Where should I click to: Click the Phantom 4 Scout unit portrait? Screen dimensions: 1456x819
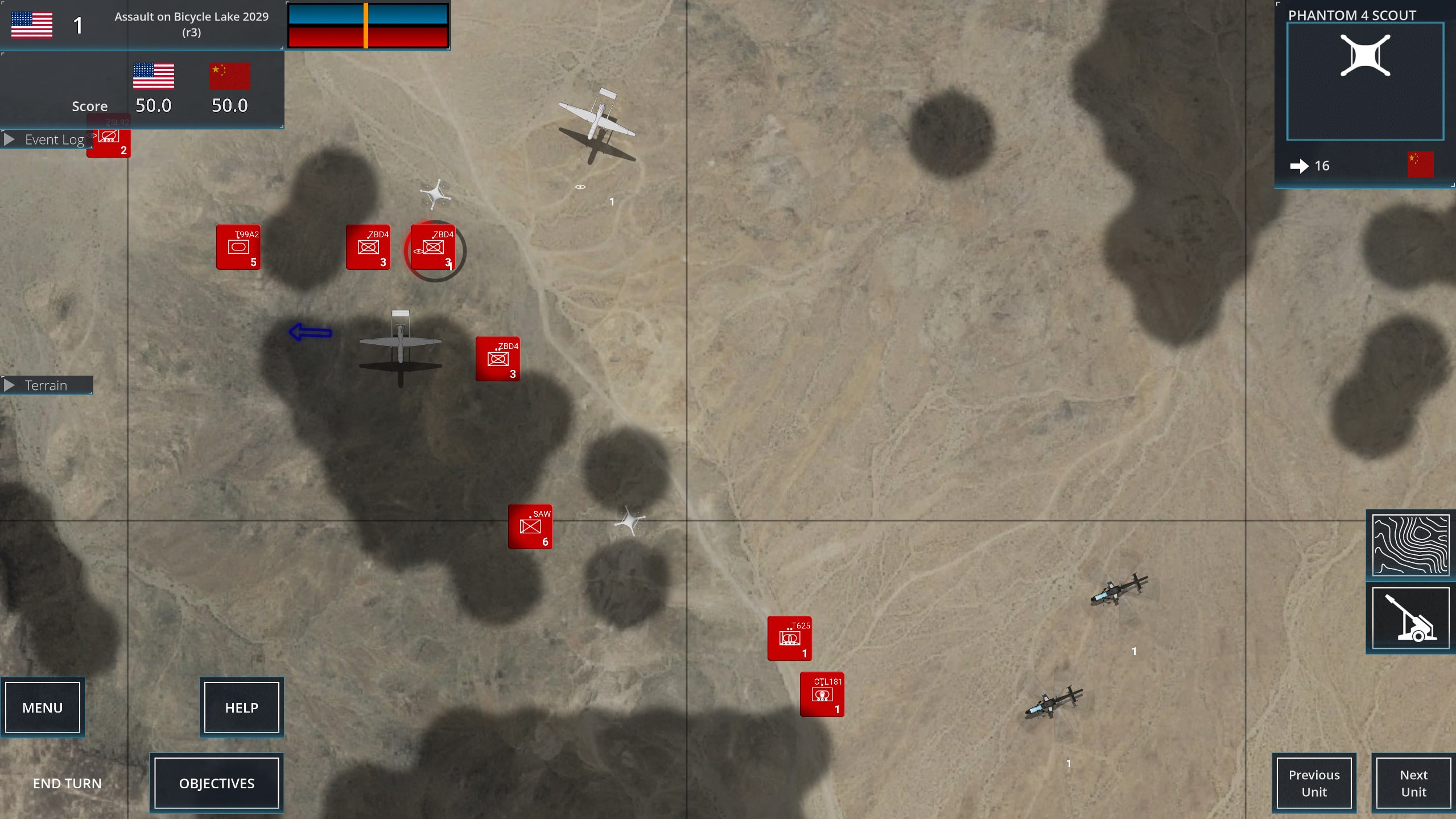pos(1365,81)
